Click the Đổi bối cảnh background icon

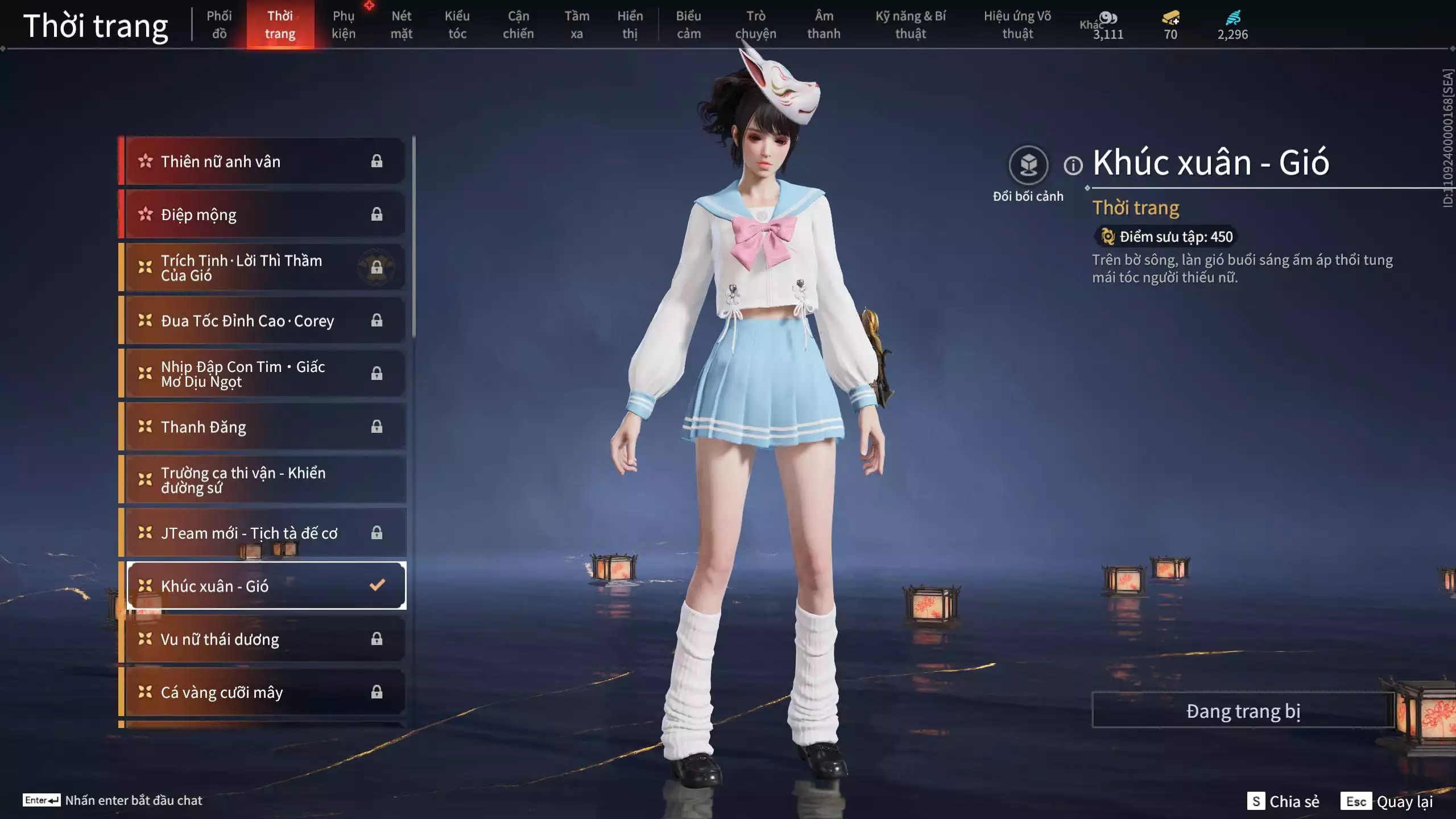pos(1028,166)
